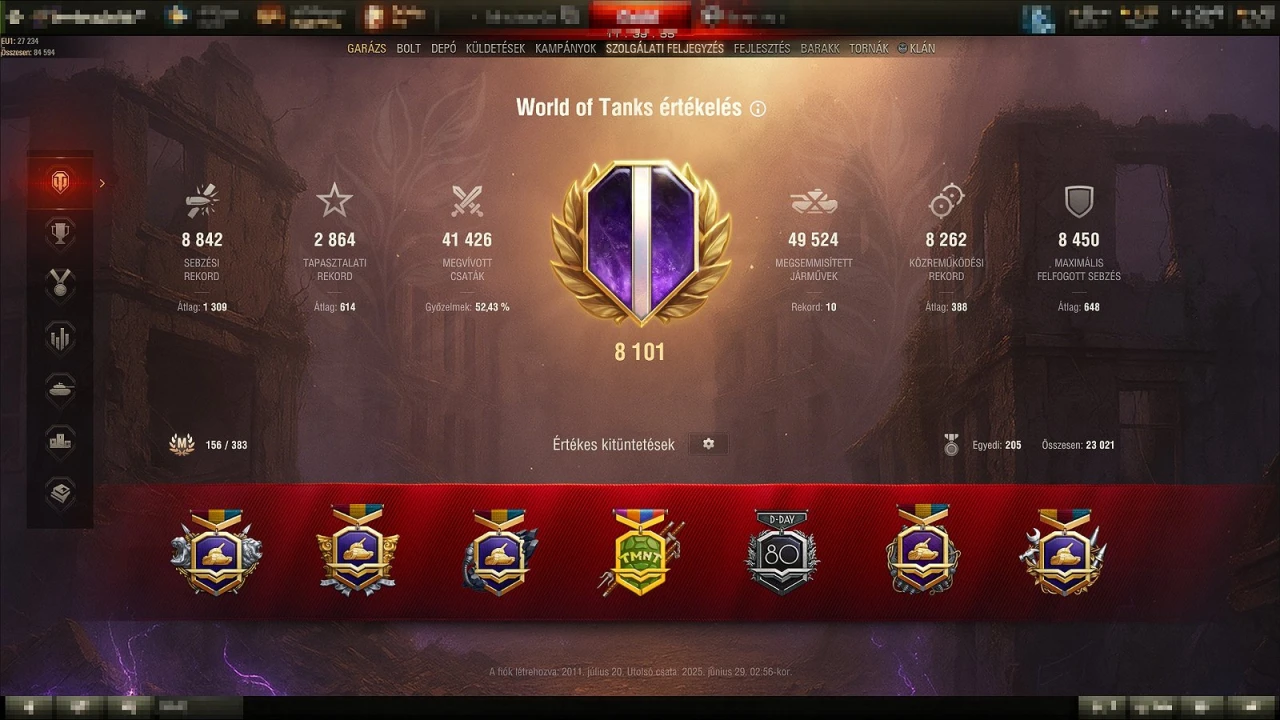The height and width of the screenshot is (720, 1280).
Task: Select the mark-of-excellence icon beside 156/383
Action: (x=183, y=444)
